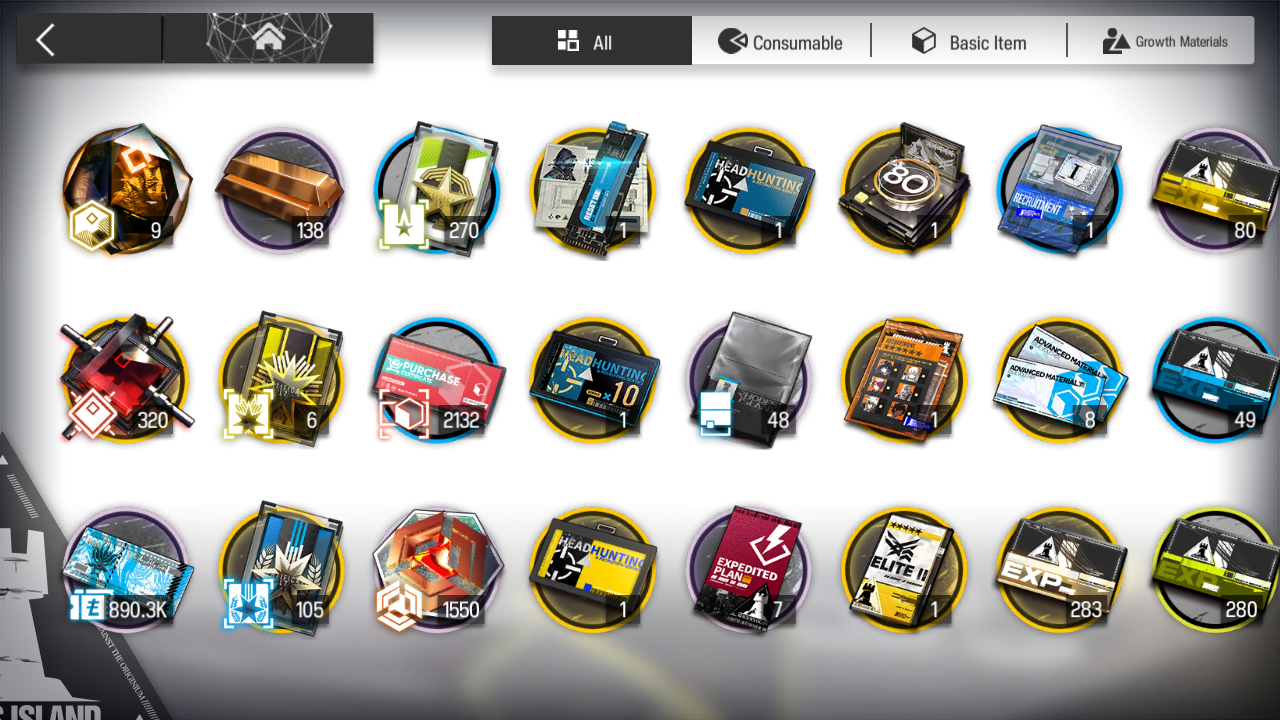
Task: Open the level 80 voucher item
Action: click(904, 190)
